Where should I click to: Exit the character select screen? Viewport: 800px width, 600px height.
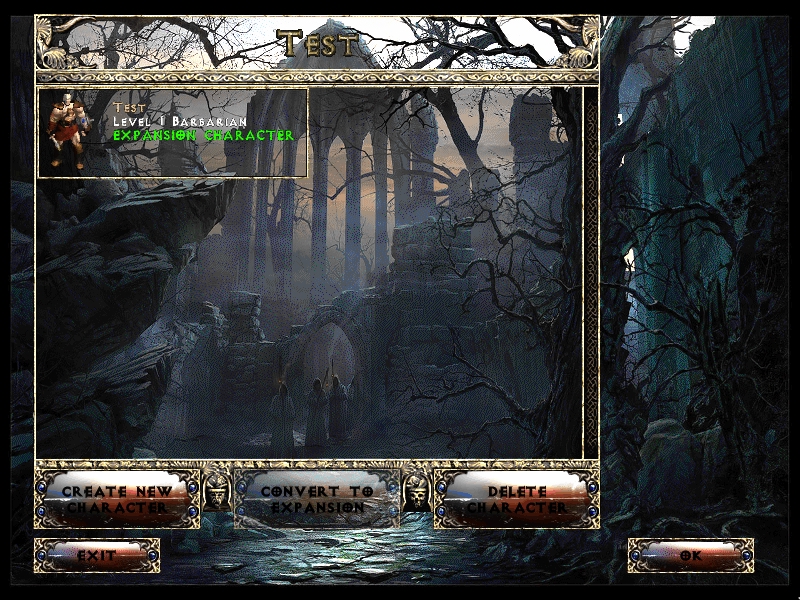[x=97, y=555]
